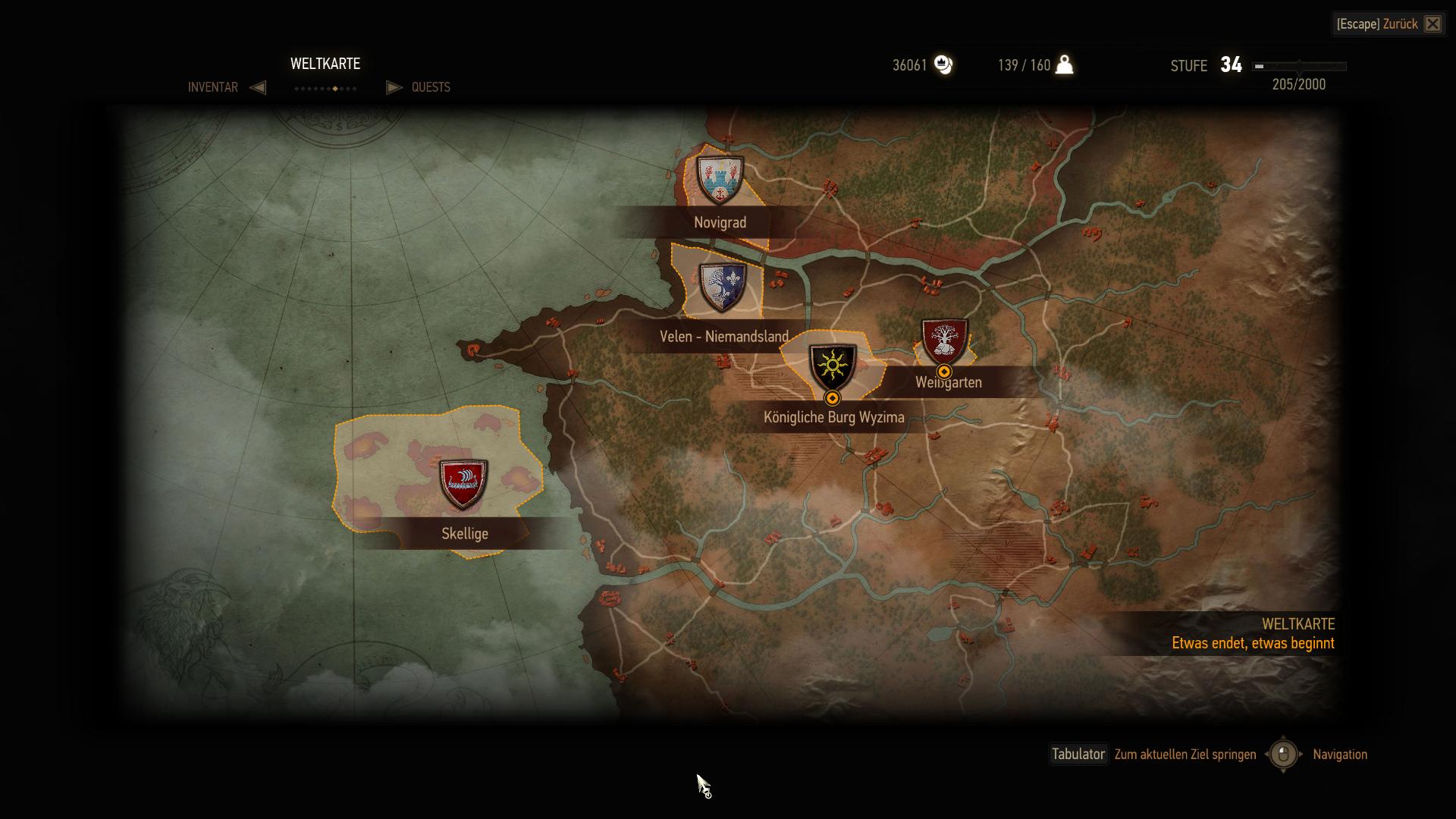The image size is (1456, 819).
Task: Click the Skellige name label
Action: (465, 534)
